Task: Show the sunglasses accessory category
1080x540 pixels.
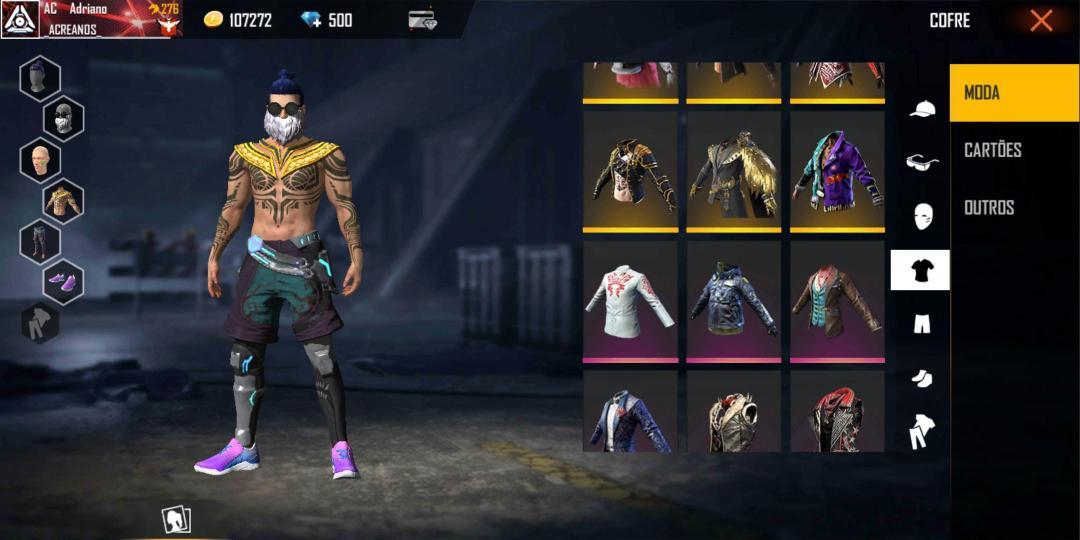Action: point(921,162)
